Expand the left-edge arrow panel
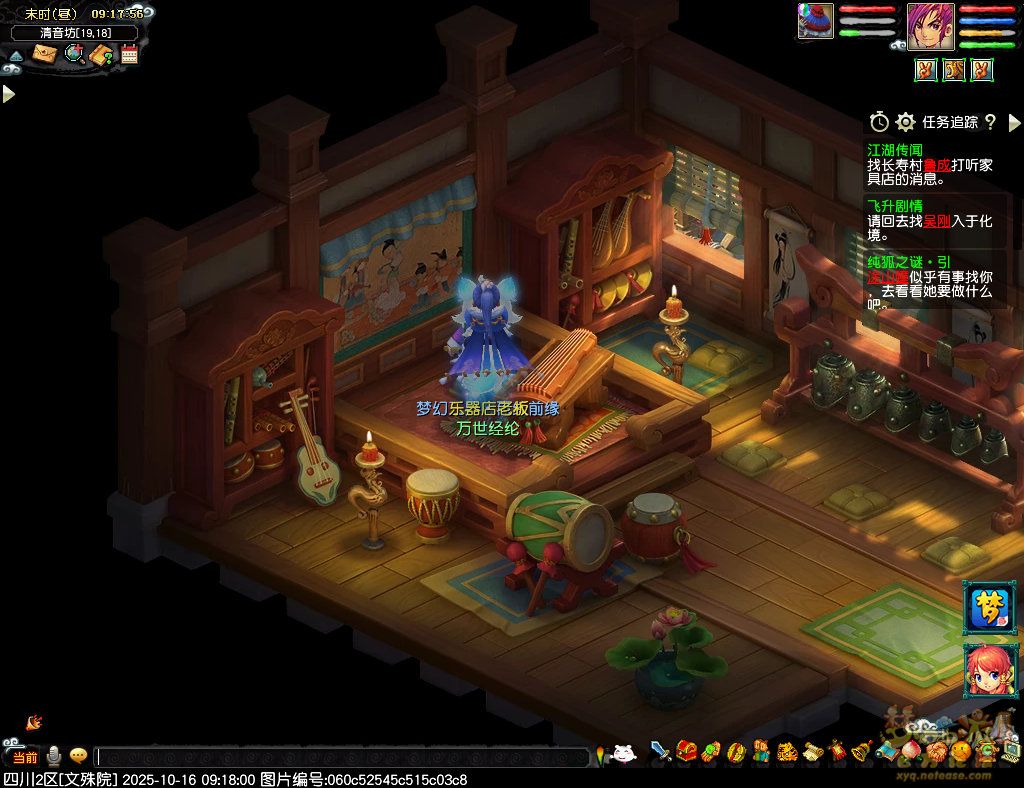Viewport: 1024px width, 788px height. click(x=9, y=94)
